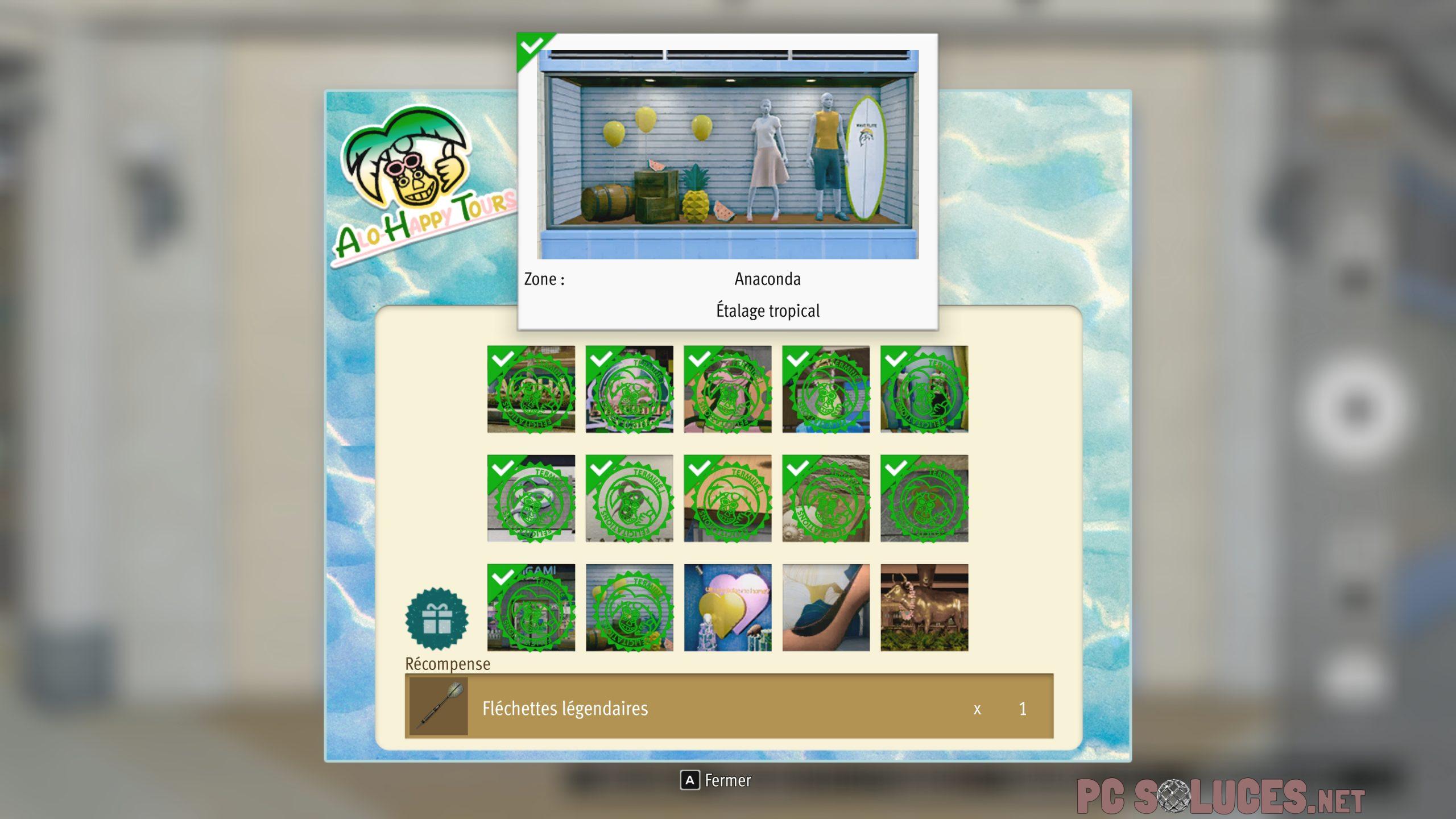1456x819 pixels.
Task: Select the stamped thumbnail showing the GAMI sign
Action: pos(531,607)
